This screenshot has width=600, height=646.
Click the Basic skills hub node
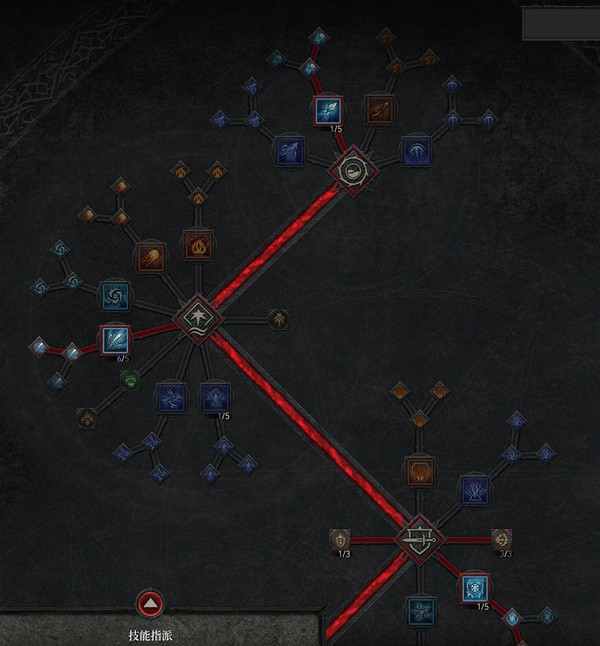(x=354, y=171)
